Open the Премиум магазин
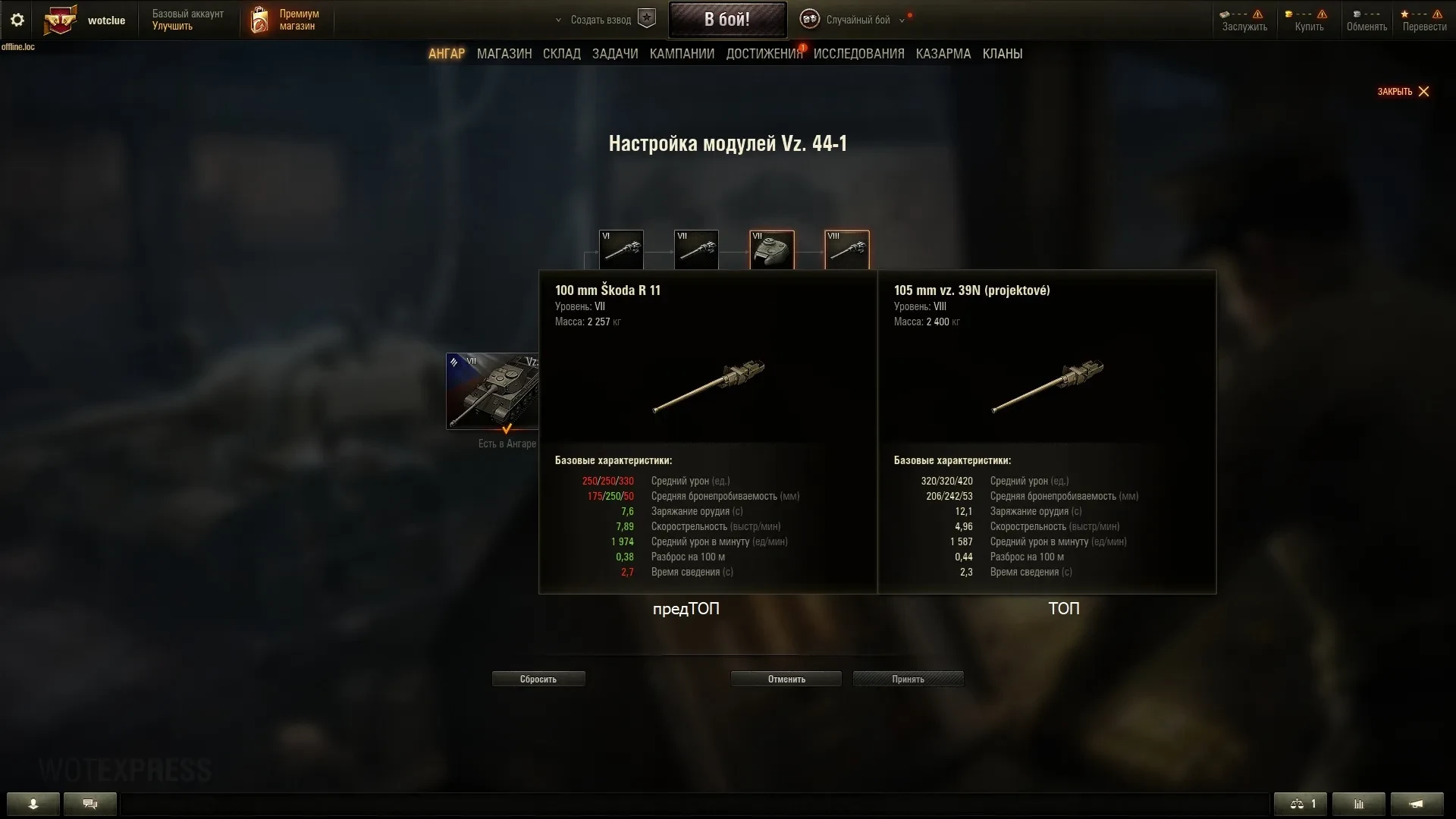1456x819 pixels. (x=286, y=20)
